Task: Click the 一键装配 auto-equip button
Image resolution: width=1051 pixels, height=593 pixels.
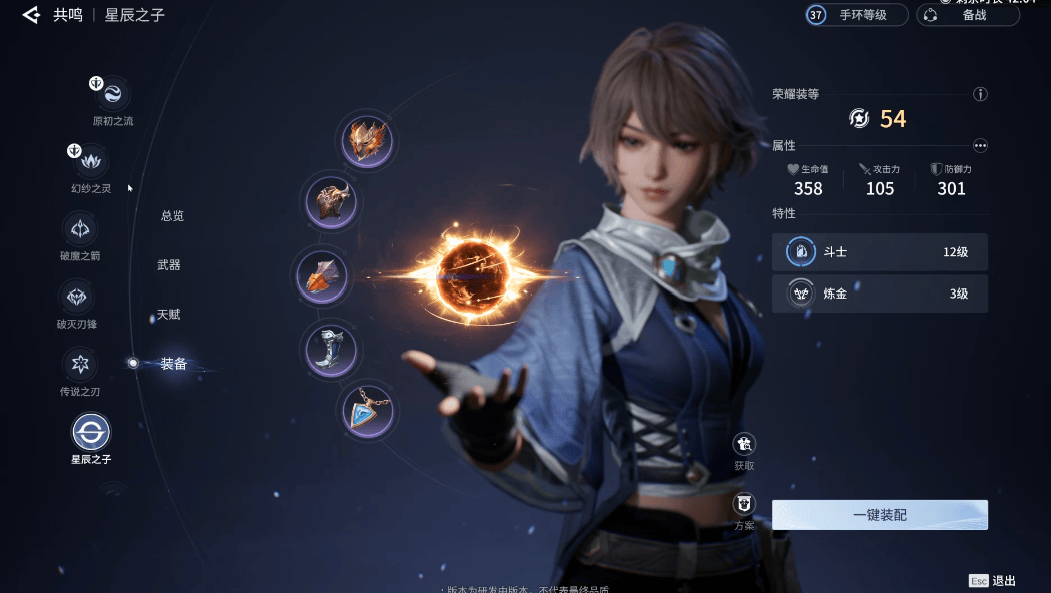Action: (879, 515)
